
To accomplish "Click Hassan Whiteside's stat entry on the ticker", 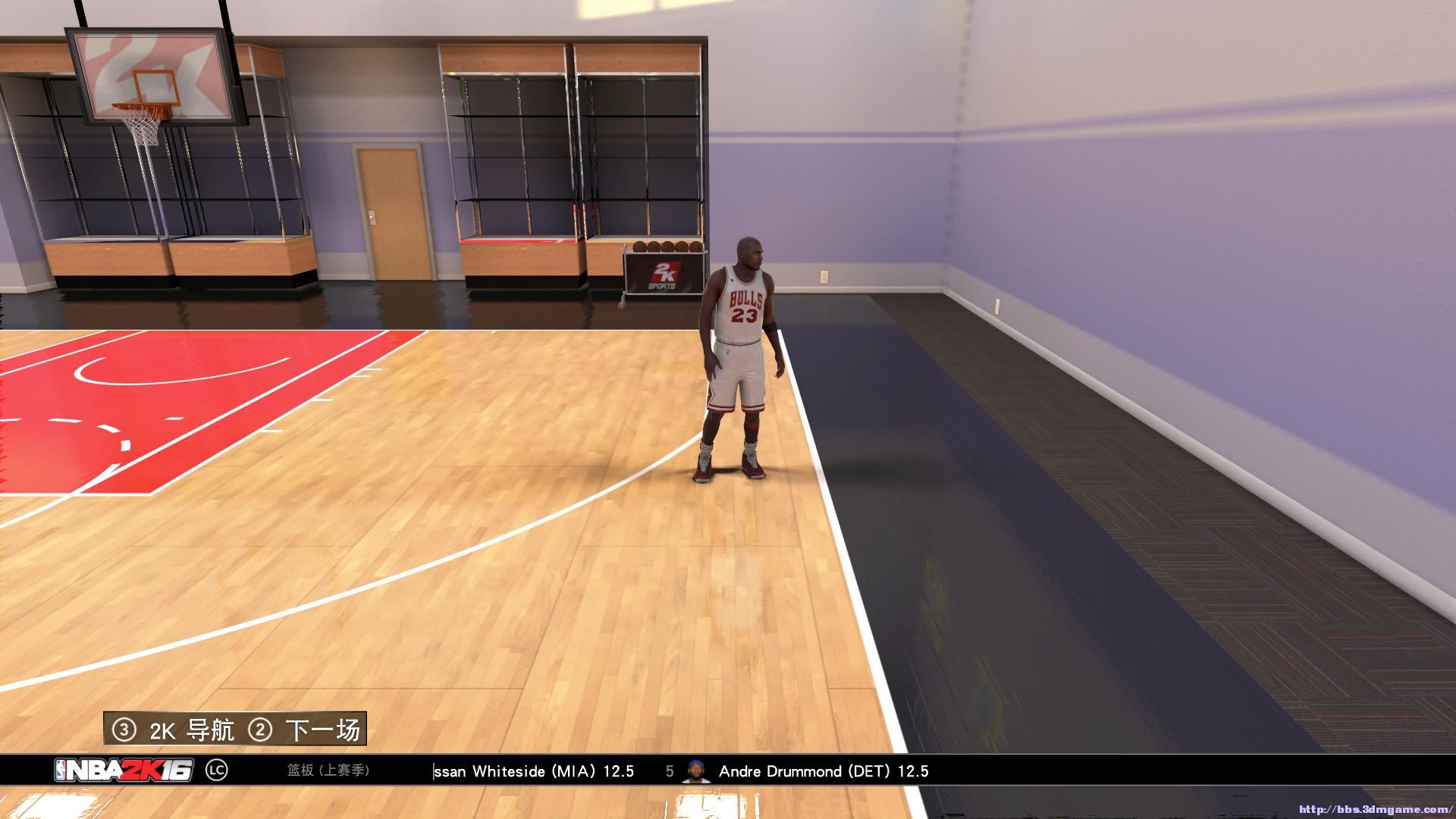I will (x=533, y=771).
